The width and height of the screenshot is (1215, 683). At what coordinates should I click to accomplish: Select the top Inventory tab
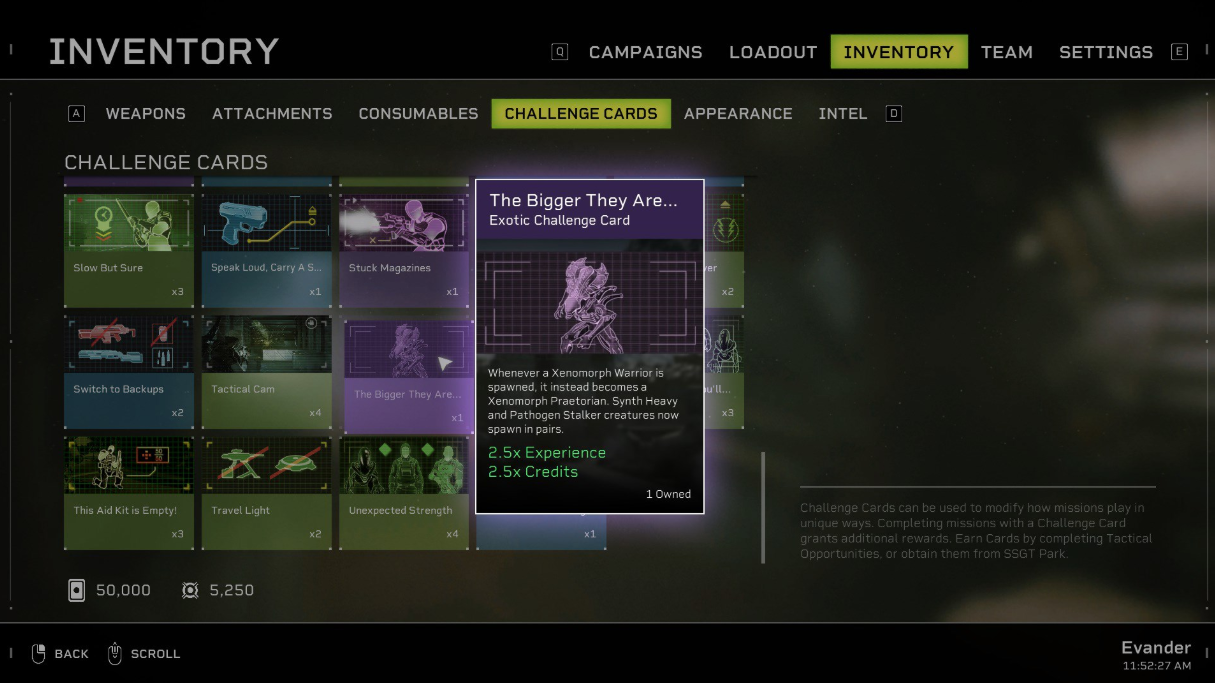click(x=898, y=52)
